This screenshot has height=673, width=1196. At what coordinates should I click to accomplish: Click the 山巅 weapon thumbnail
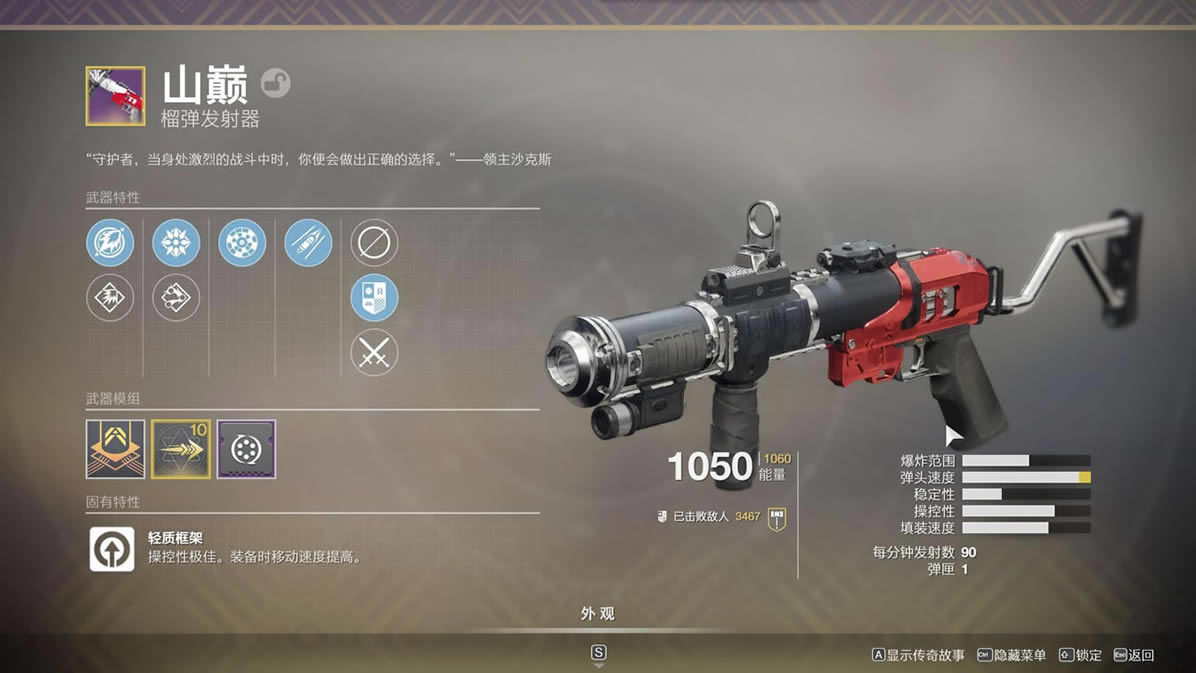point(115,96)
